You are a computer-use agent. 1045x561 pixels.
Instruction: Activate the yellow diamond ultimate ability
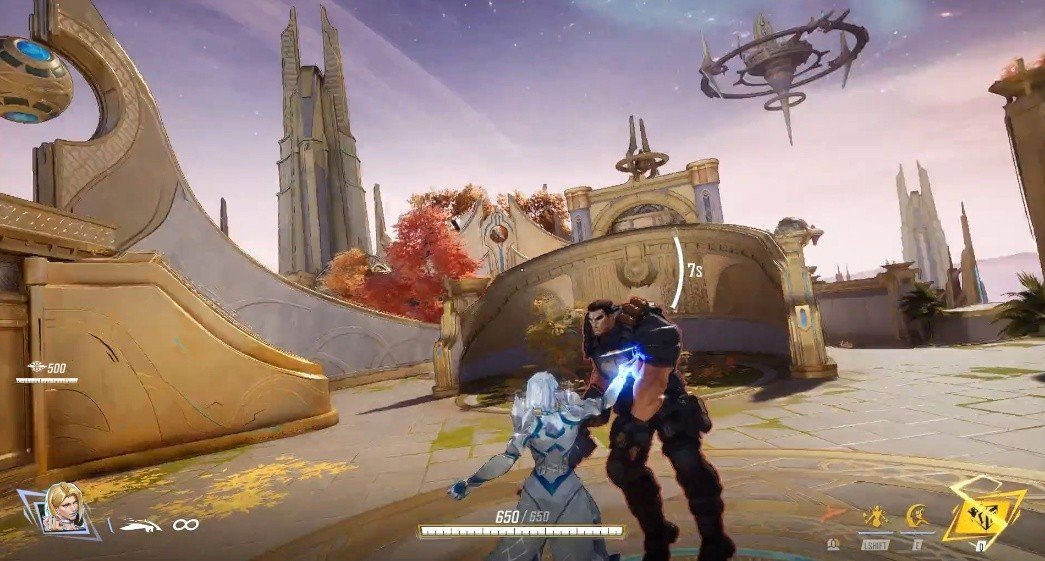pyautogui.click(x=983, y=514)
